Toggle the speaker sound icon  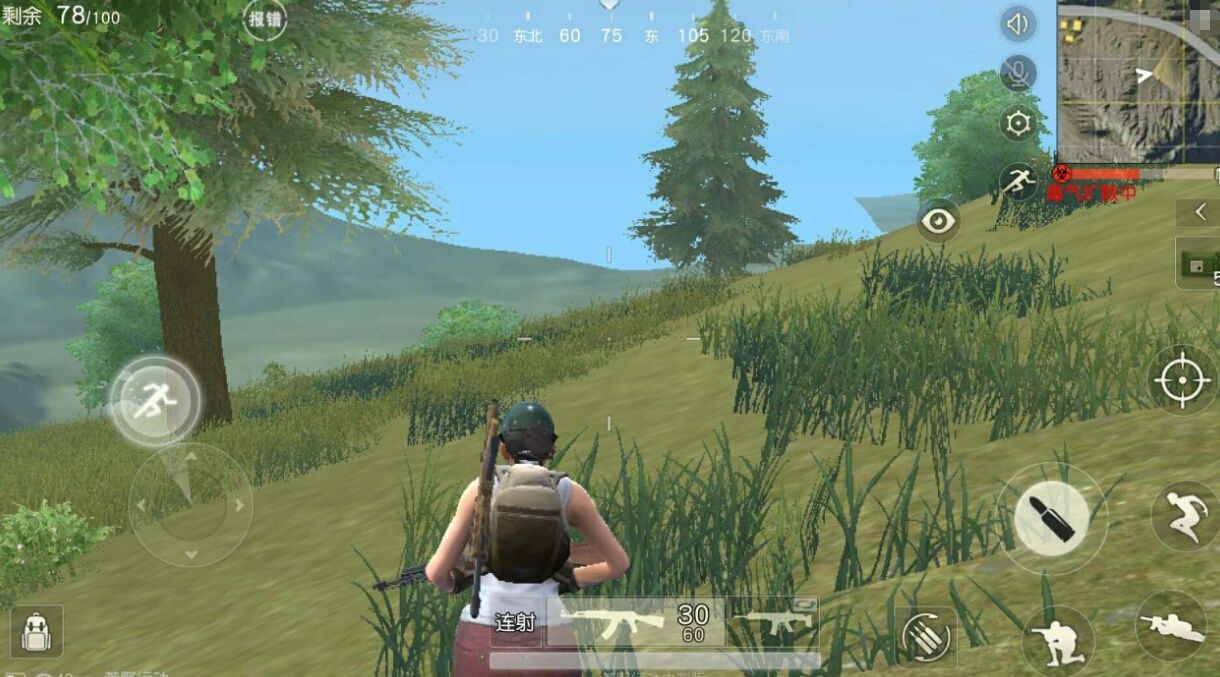pos(1018,24)
